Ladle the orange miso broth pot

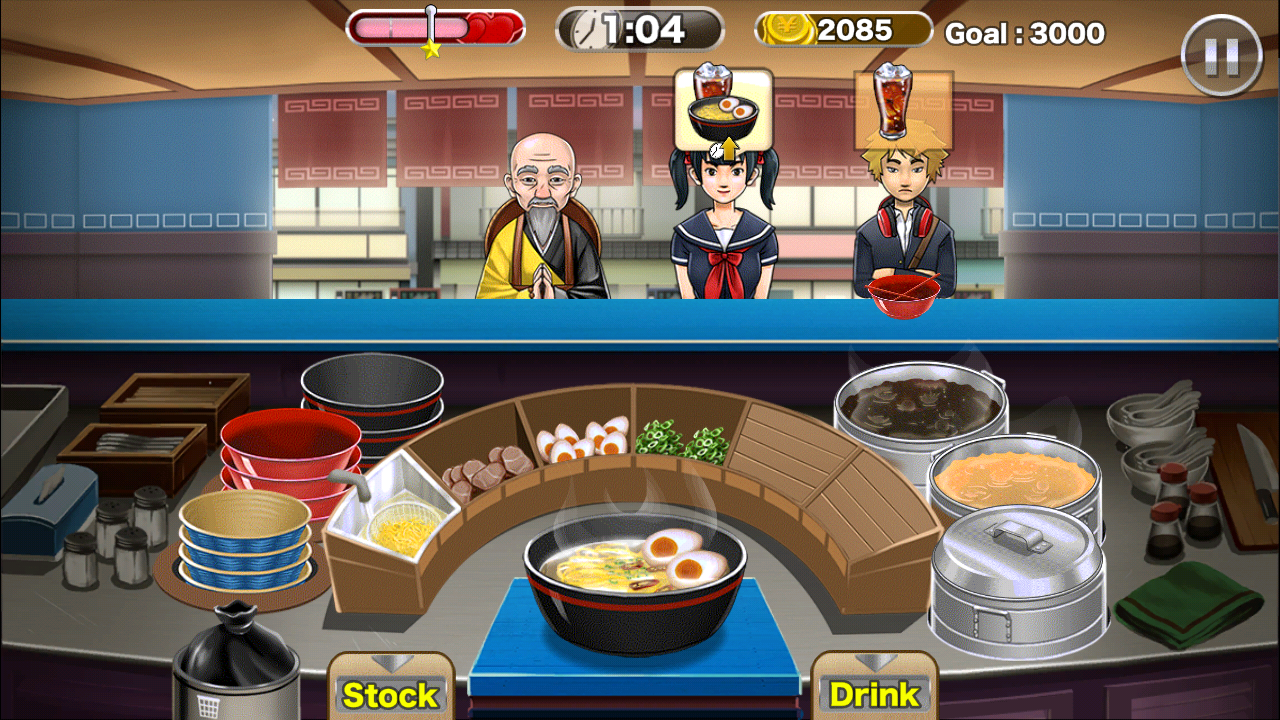pyautogui.click(x=1014, y=480)
